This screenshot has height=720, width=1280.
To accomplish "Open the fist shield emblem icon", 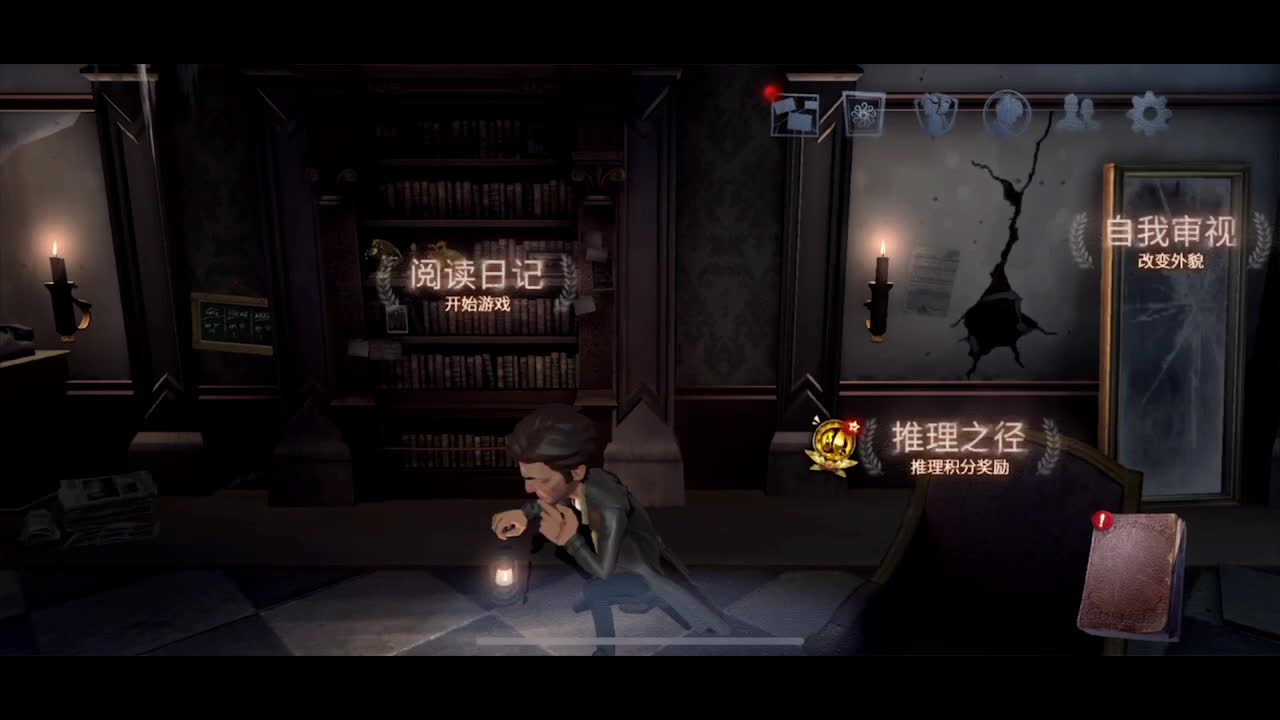I will point(937,112).
